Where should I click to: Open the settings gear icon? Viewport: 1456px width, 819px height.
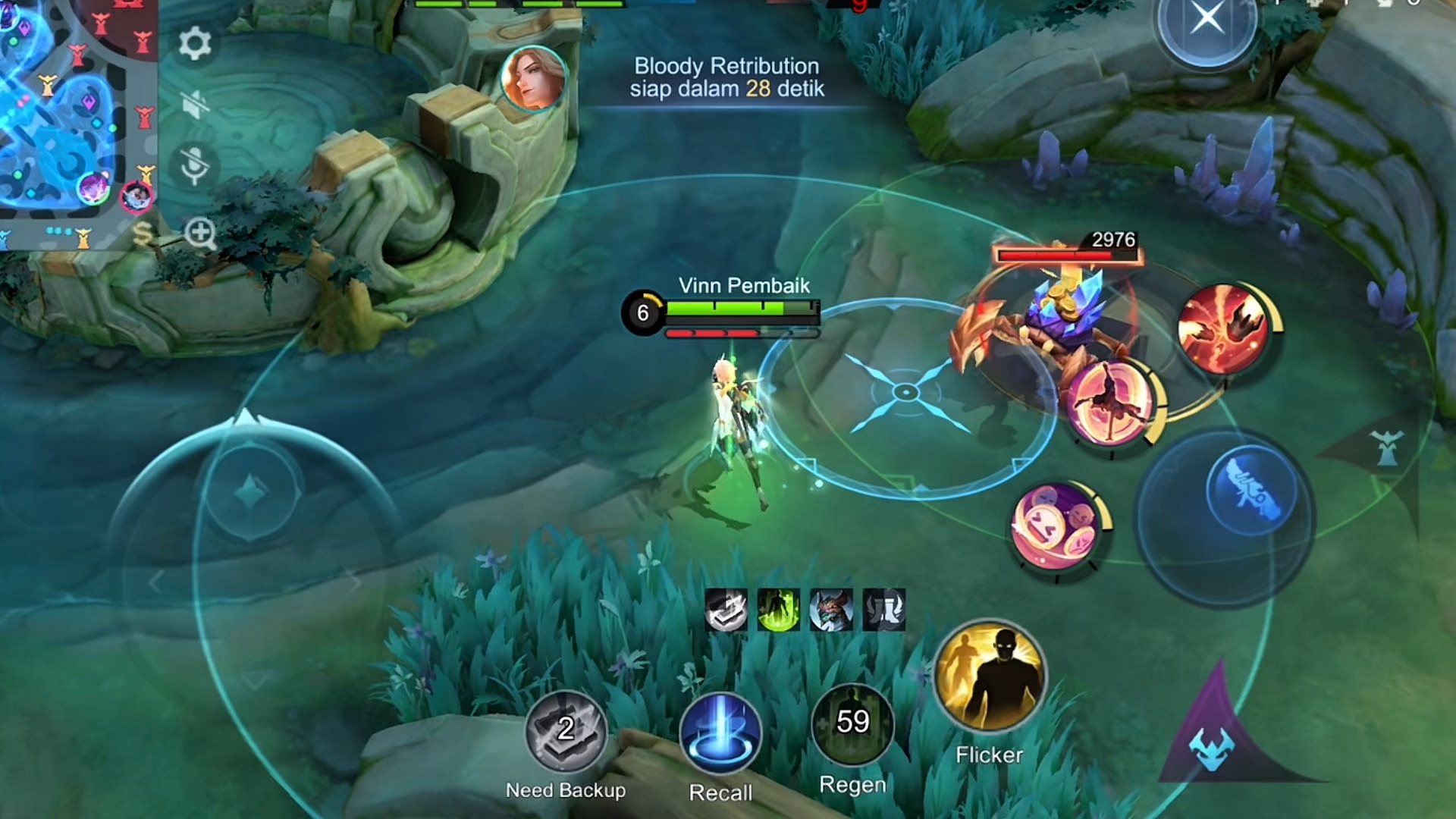click(x=195, y=44)
